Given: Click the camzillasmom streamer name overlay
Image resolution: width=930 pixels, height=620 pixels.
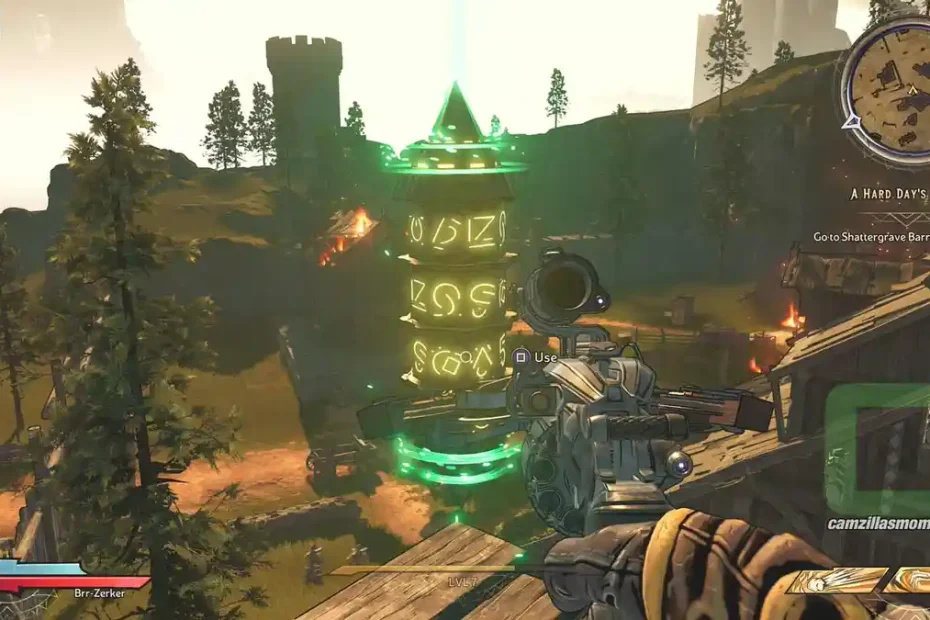Looking at the screenshot, I should 878,523.
